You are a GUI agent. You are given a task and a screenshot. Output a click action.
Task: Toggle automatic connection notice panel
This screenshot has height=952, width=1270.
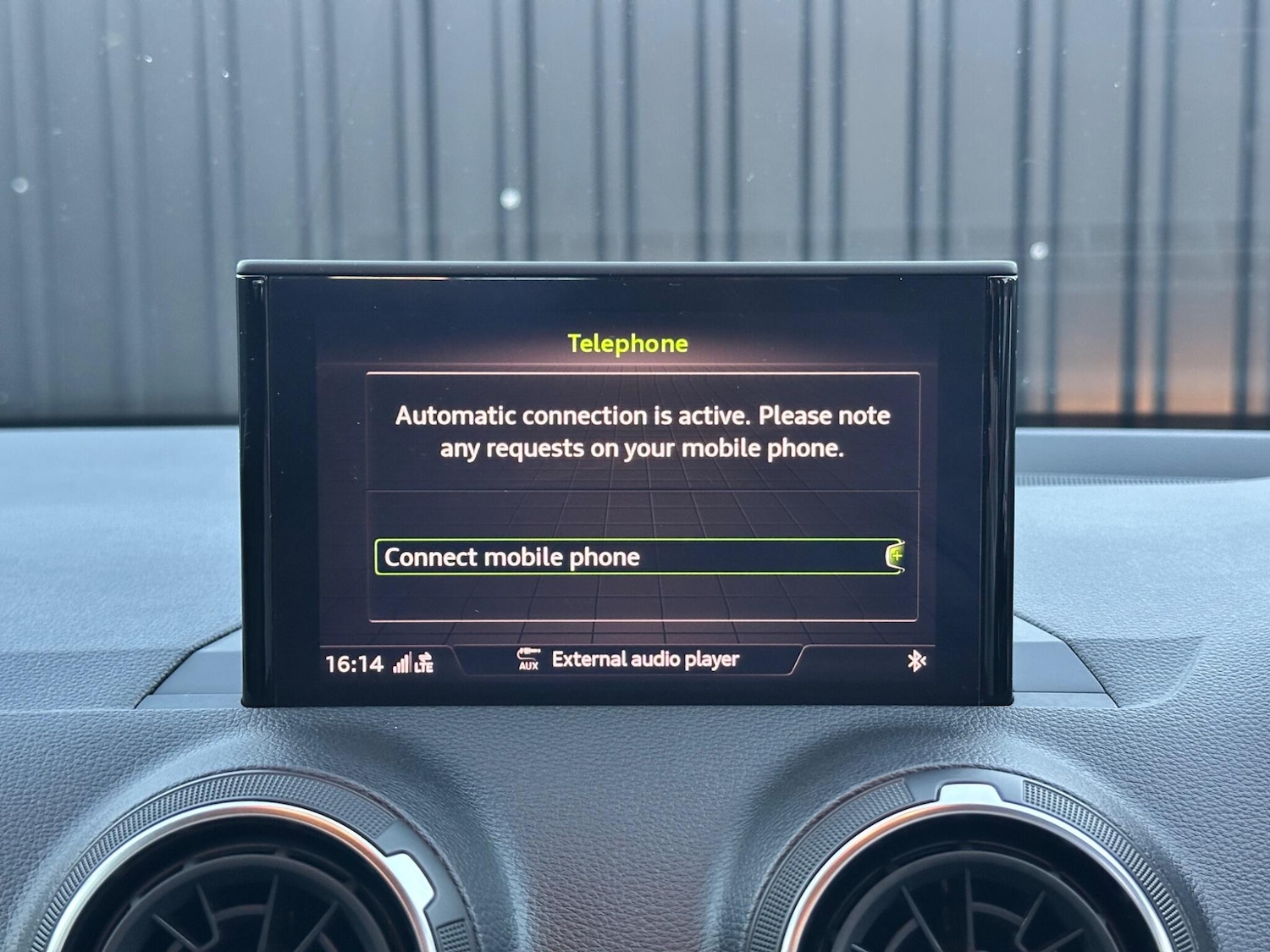point(643,432)
